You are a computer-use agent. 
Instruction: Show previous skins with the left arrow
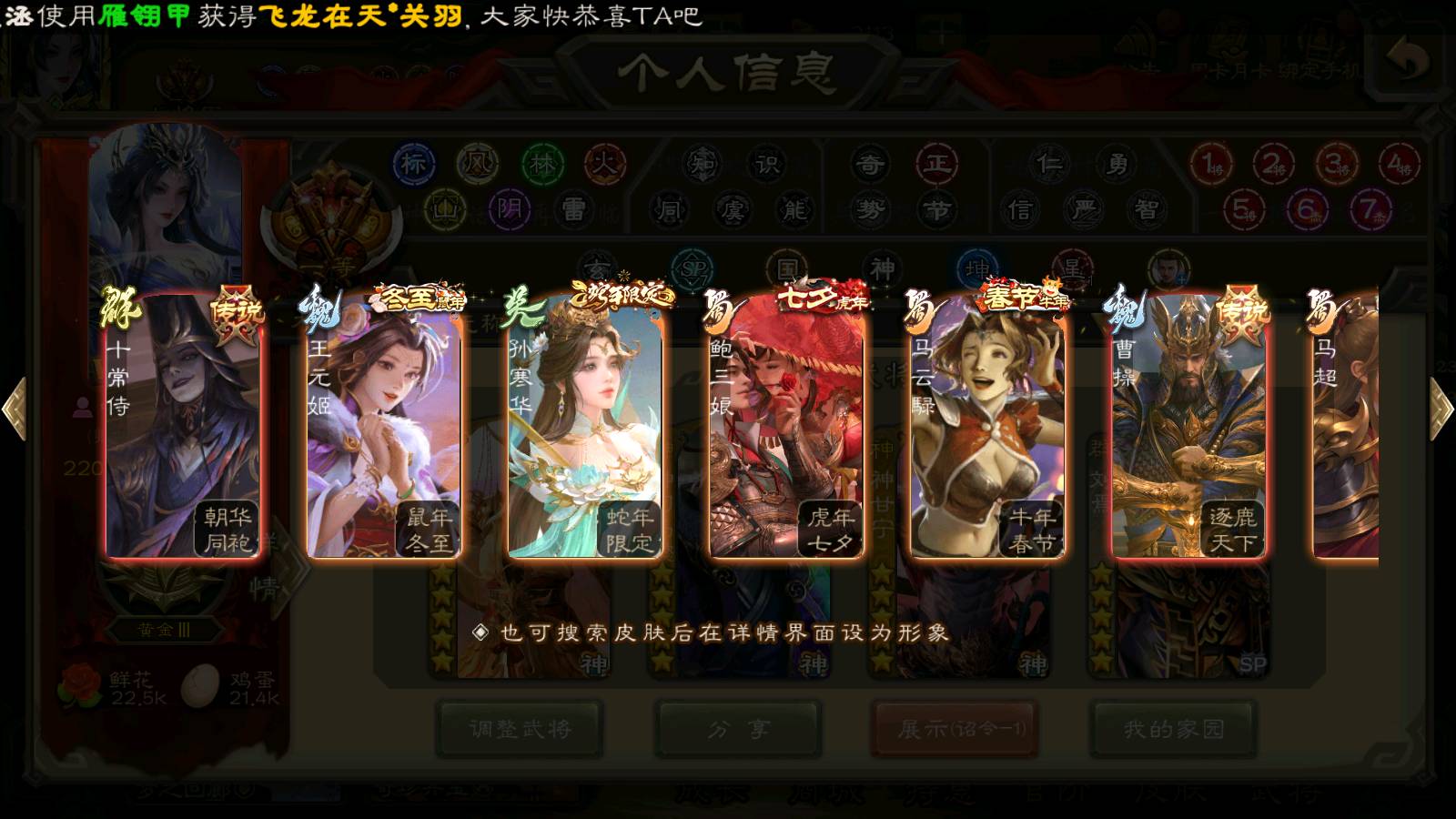(15, 409)
